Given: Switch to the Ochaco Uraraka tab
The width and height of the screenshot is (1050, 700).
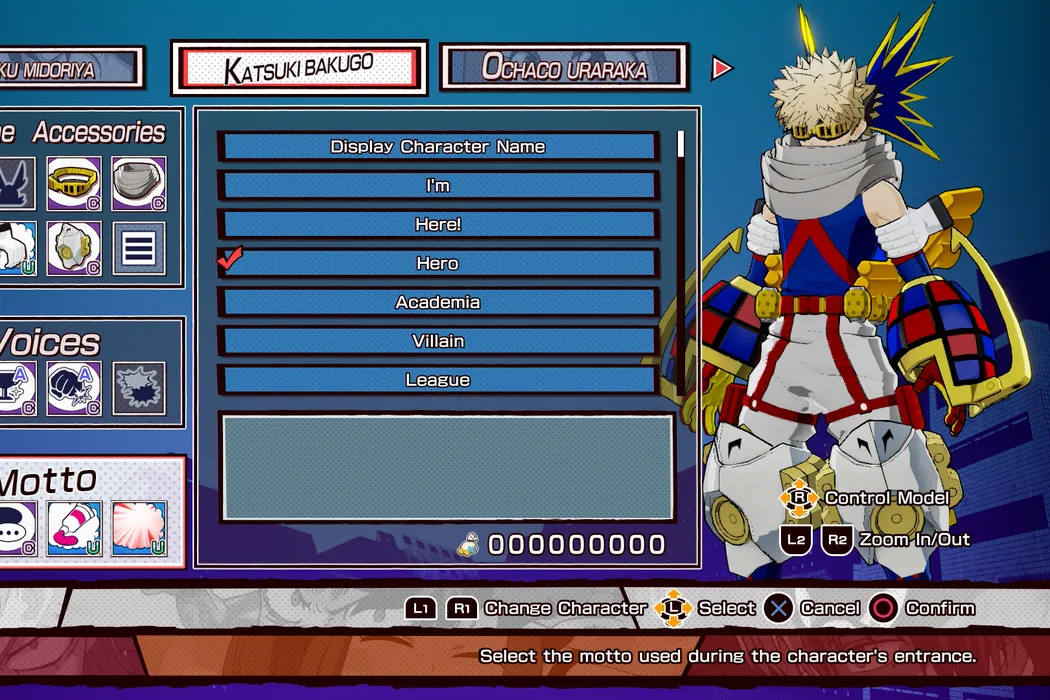Looking at the screenshot, I should click(x=564, y=67).
